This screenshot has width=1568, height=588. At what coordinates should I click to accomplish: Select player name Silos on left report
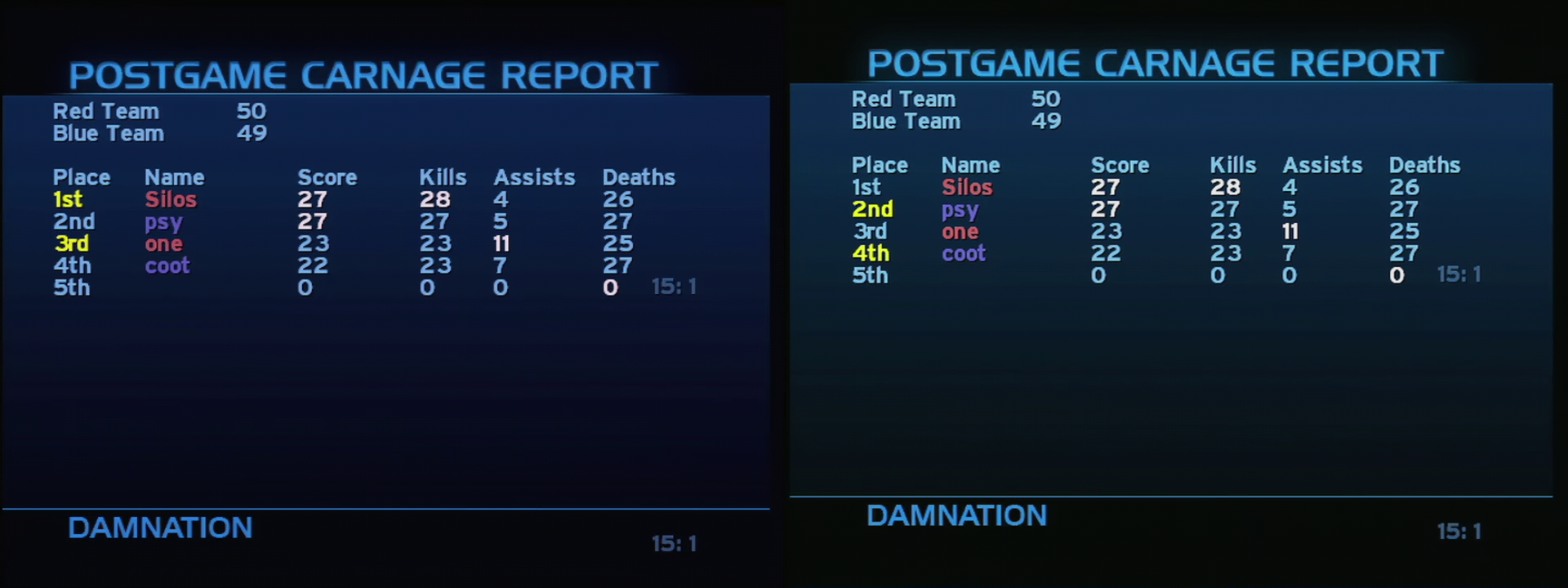tap(169, 199)
